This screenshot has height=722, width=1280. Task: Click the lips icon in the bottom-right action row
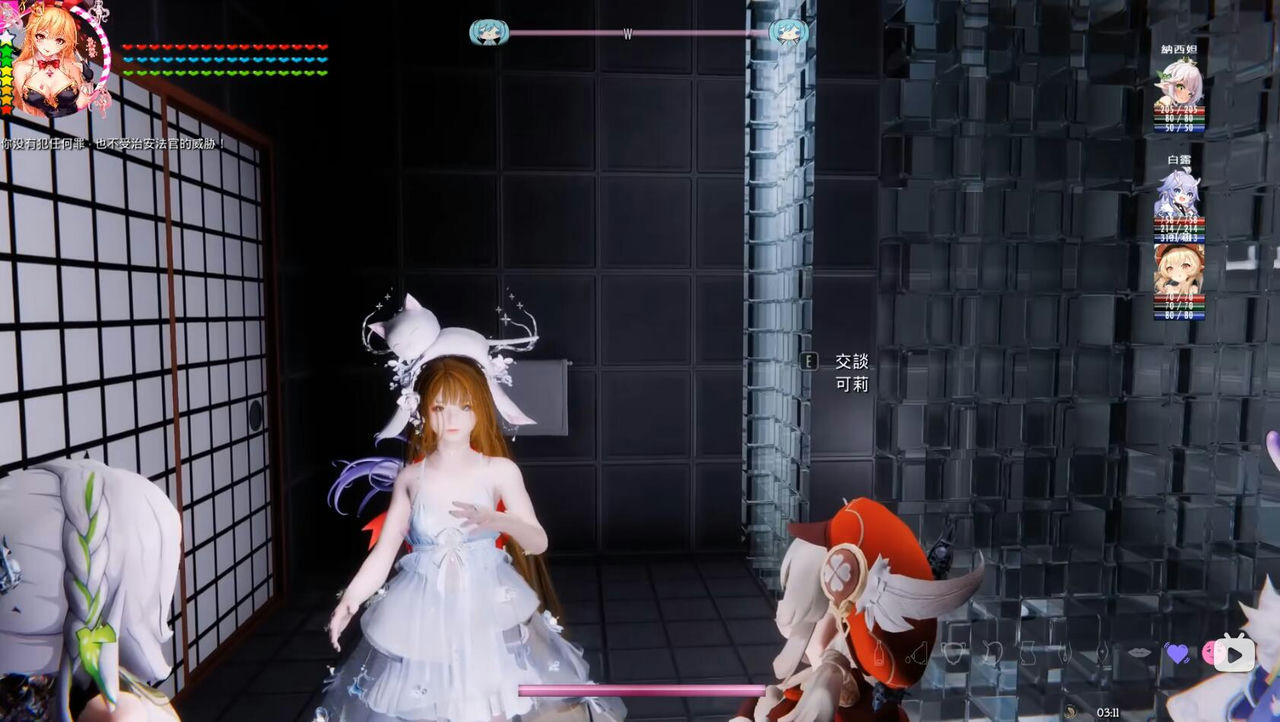coord(1140,653)
